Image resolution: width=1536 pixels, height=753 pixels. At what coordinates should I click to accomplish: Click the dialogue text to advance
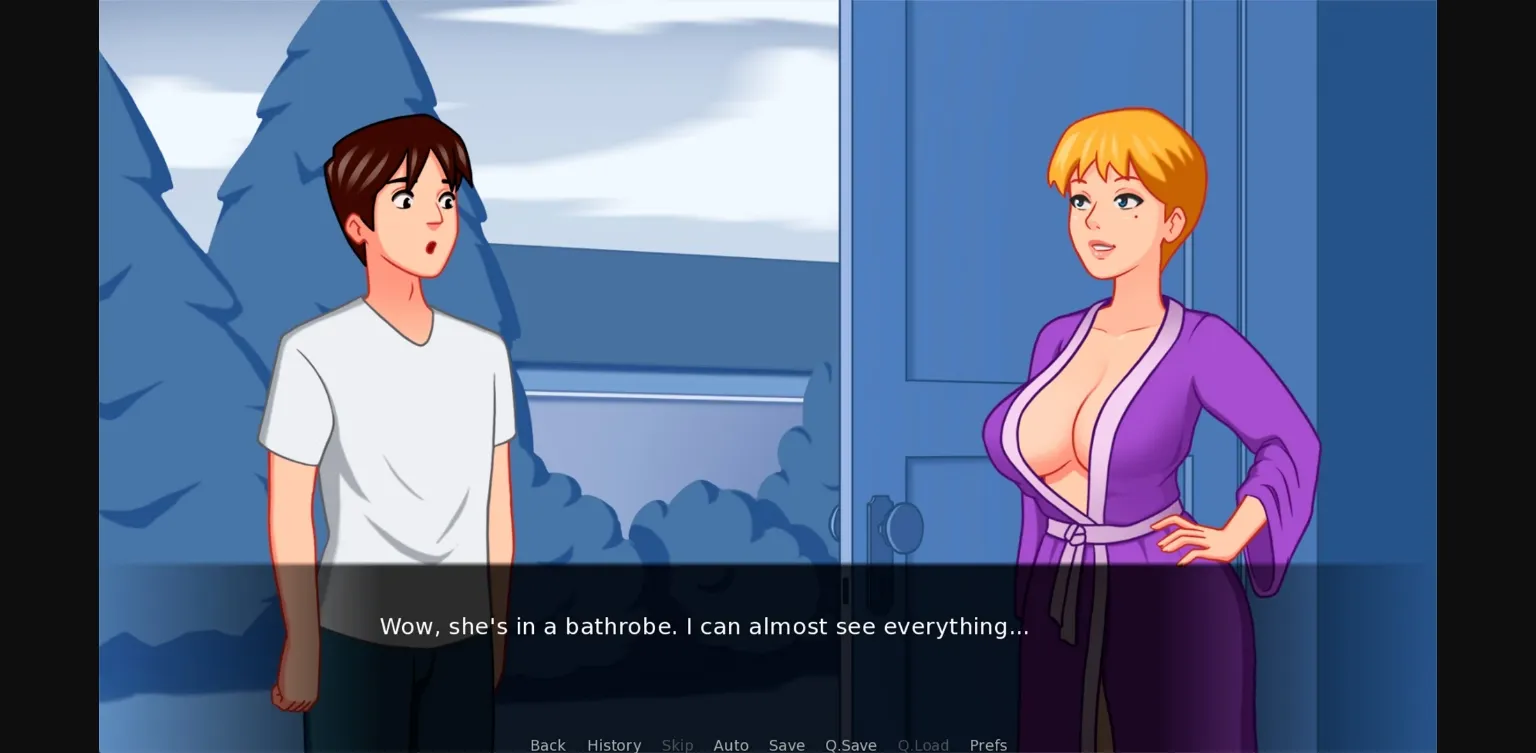pos(704,626)
